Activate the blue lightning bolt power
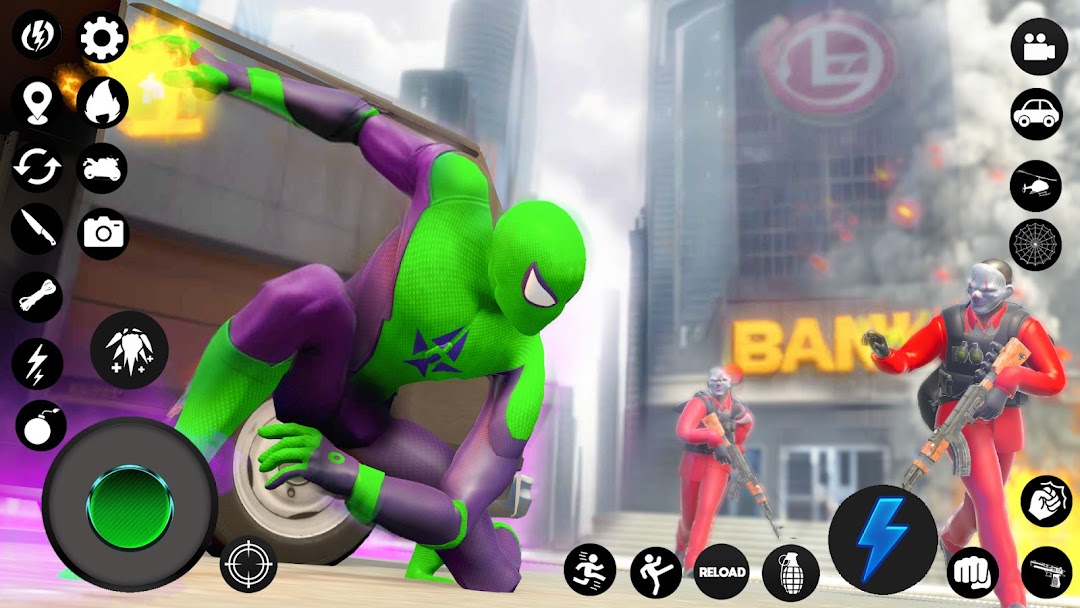Viewport: 1080px width, 608px height. (x=883, y=540)
